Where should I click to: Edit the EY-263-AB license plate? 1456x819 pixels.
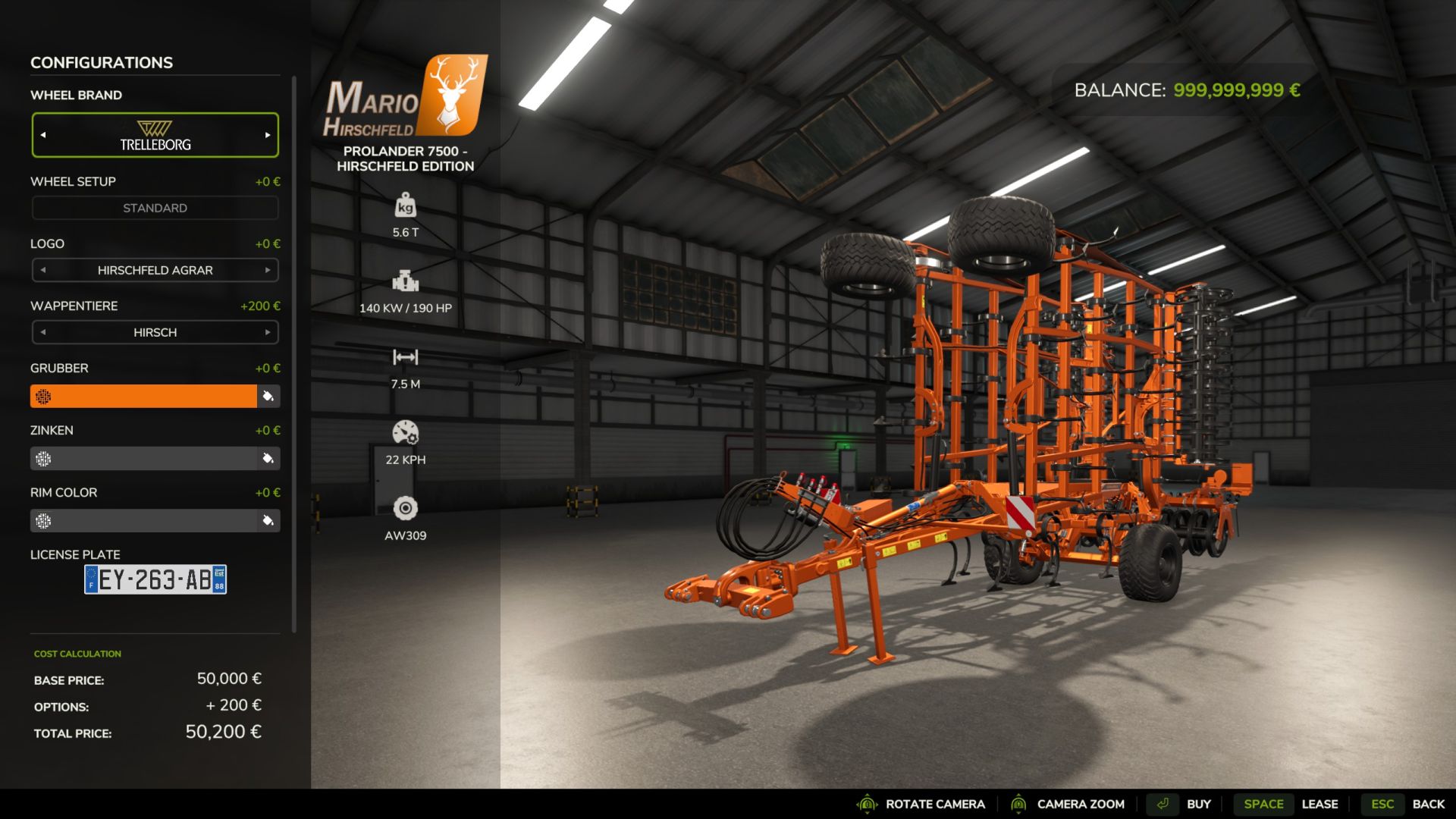pos(155,579)
